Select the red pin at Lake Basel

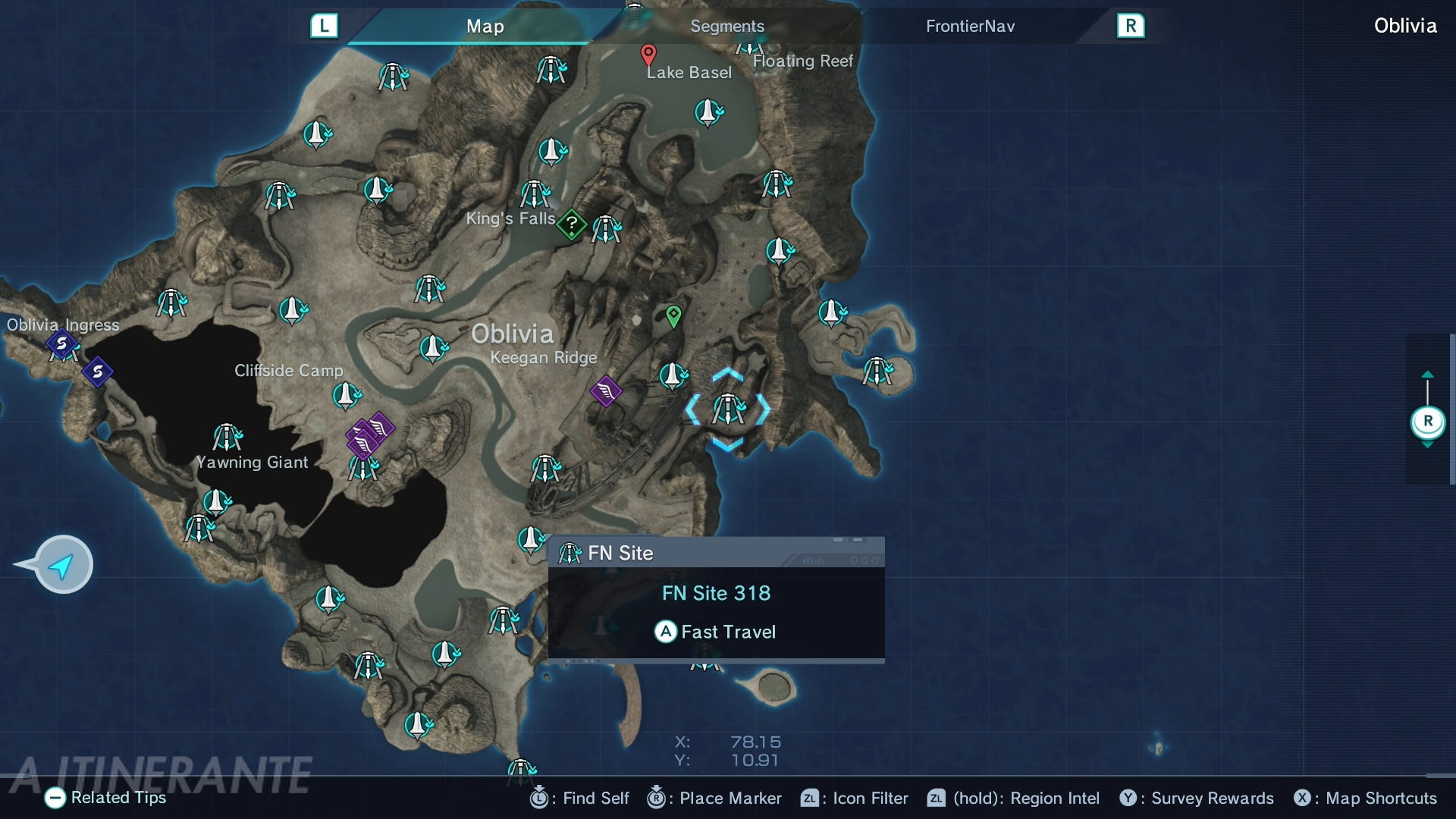(x=648, y=55)
